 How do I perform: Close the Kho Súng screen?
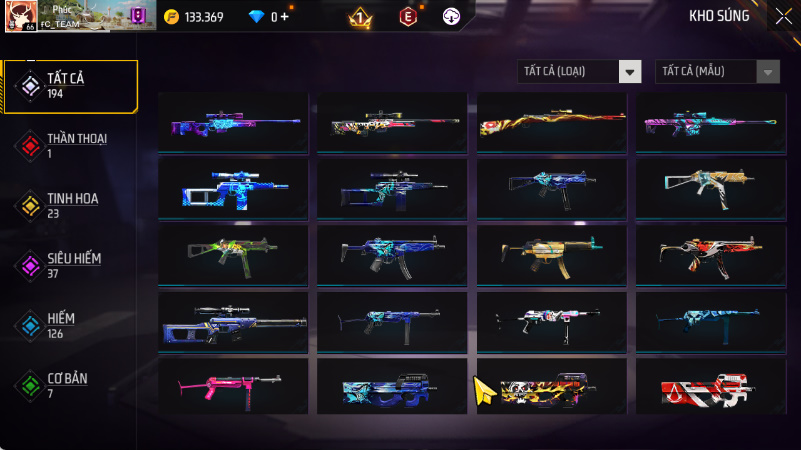tap(783, 15)
